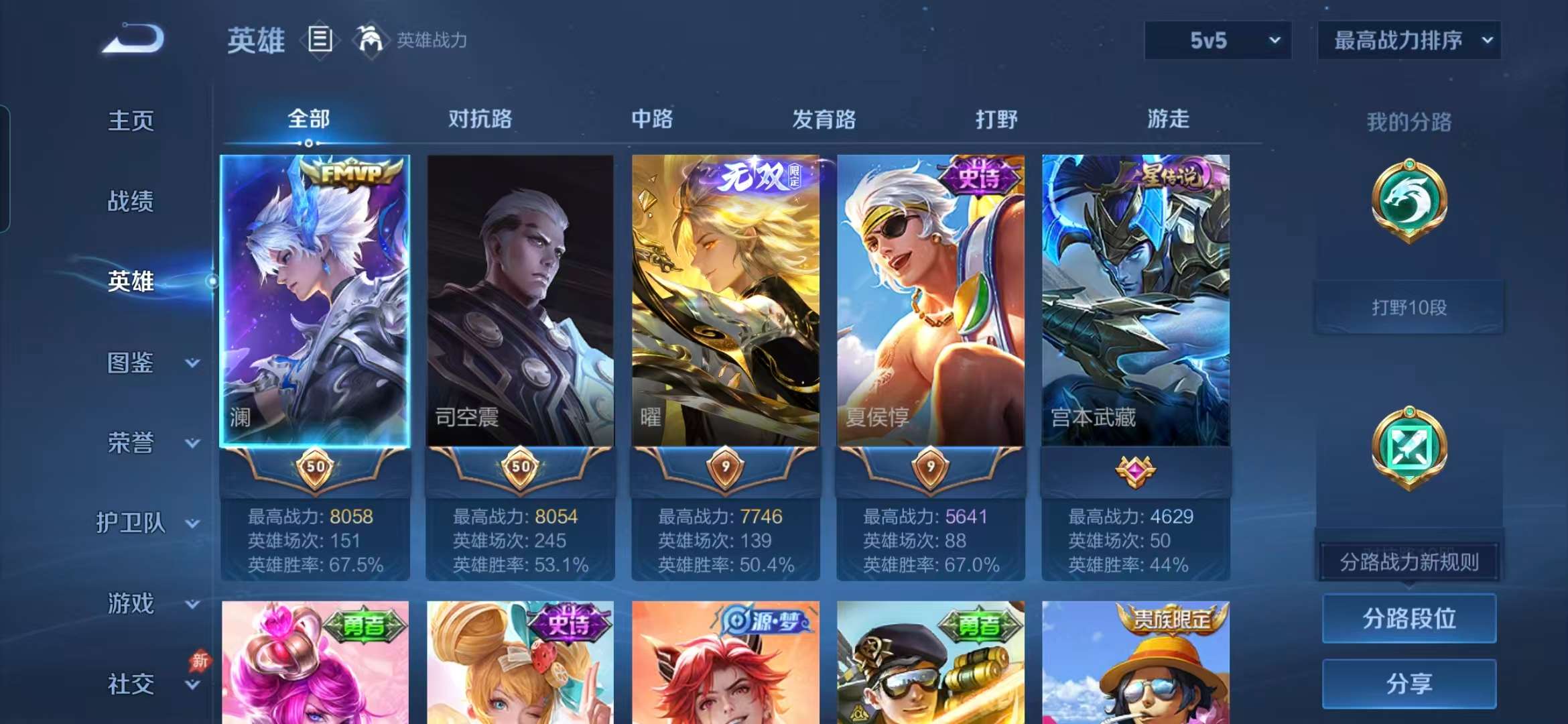The height and width of the screenshot is (724, 1568).
Task: Click the level 50 badge under 司空震
Action: tap(521, 468)
